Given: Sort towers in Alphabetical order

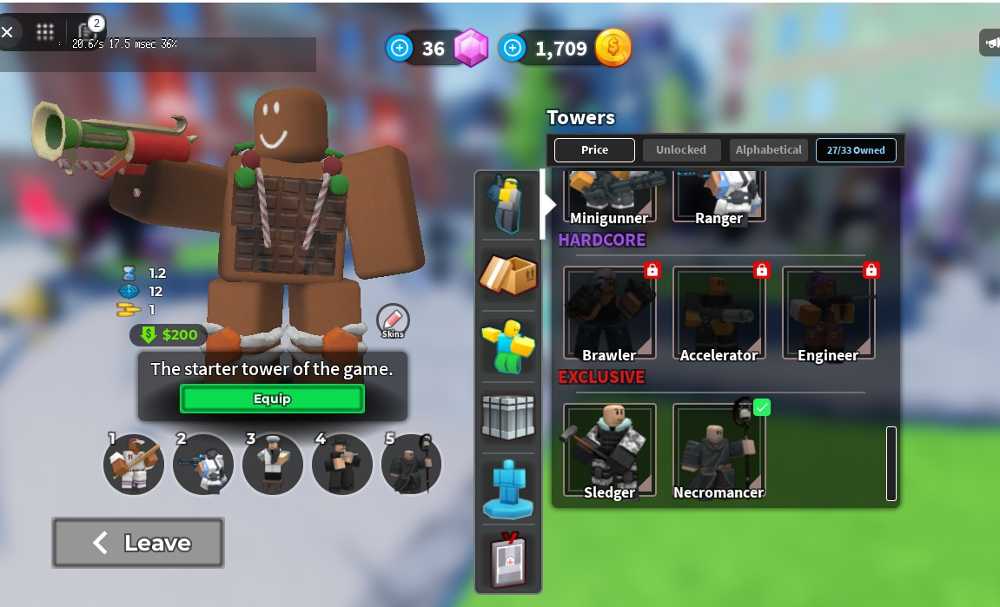Looking at the screenshot, I should (768, 150).
